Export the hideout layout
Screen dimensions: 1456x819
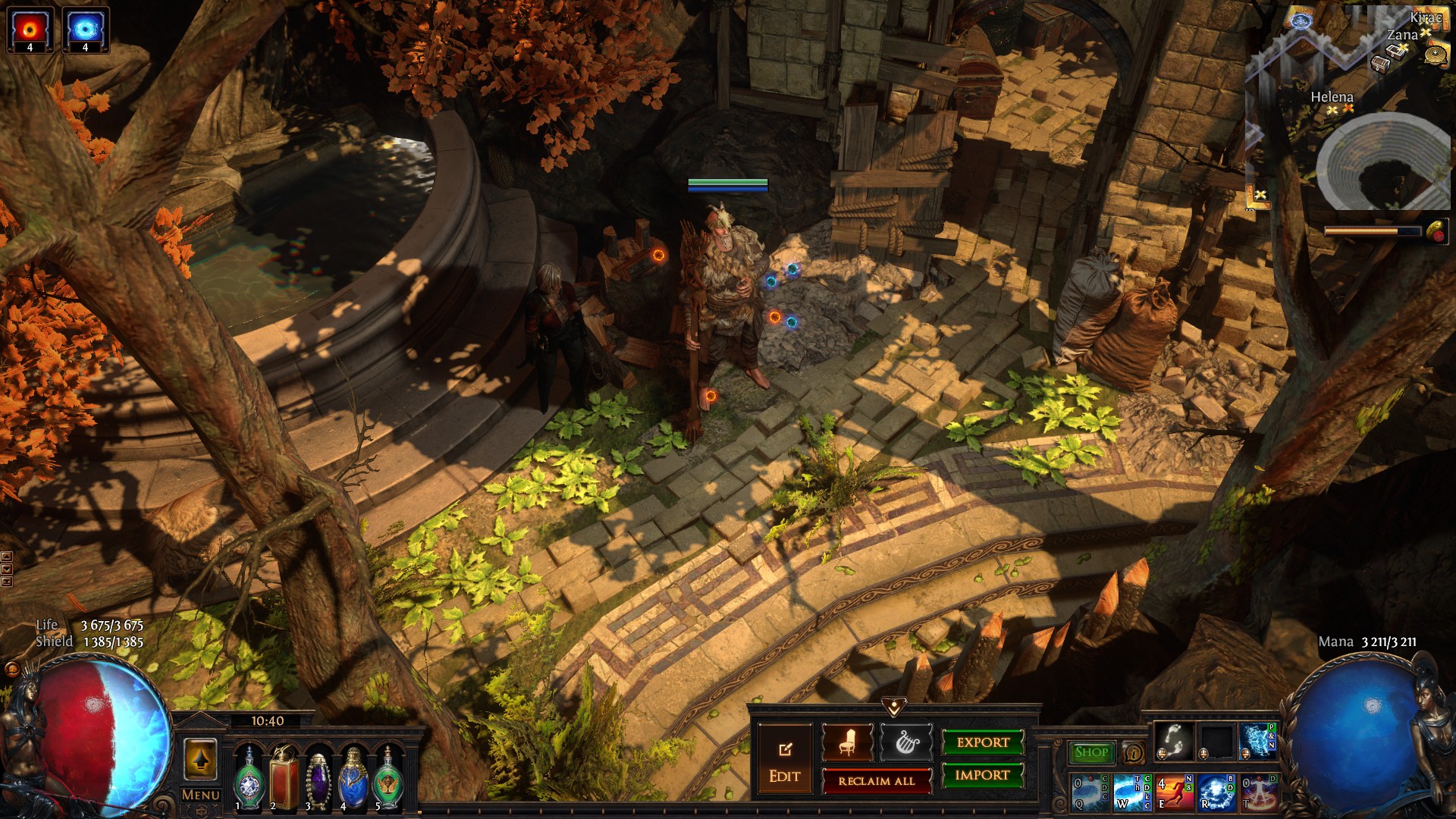pos(983,742)
